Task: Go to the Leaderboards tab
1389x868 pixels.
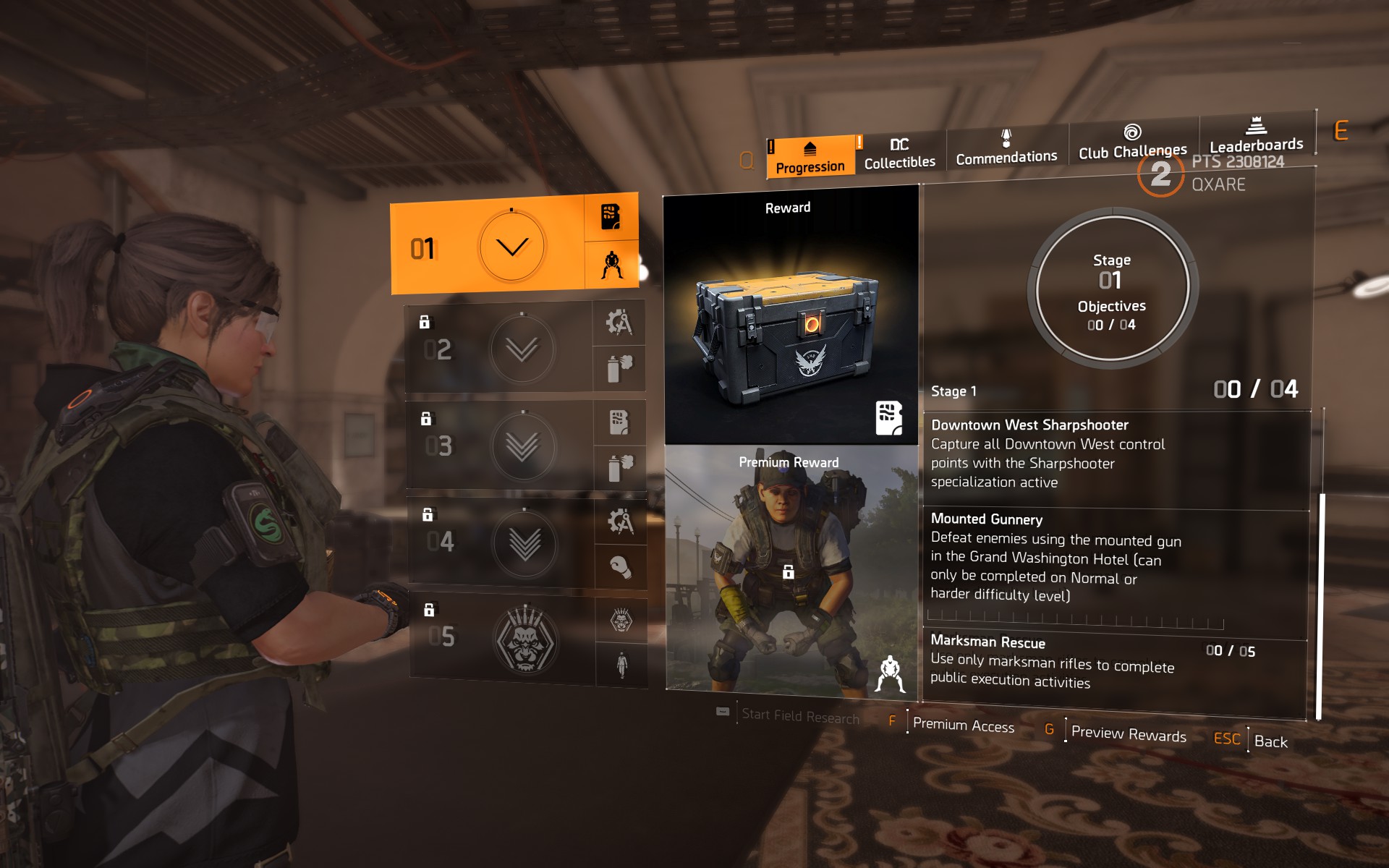Action: pos(1256,137)
